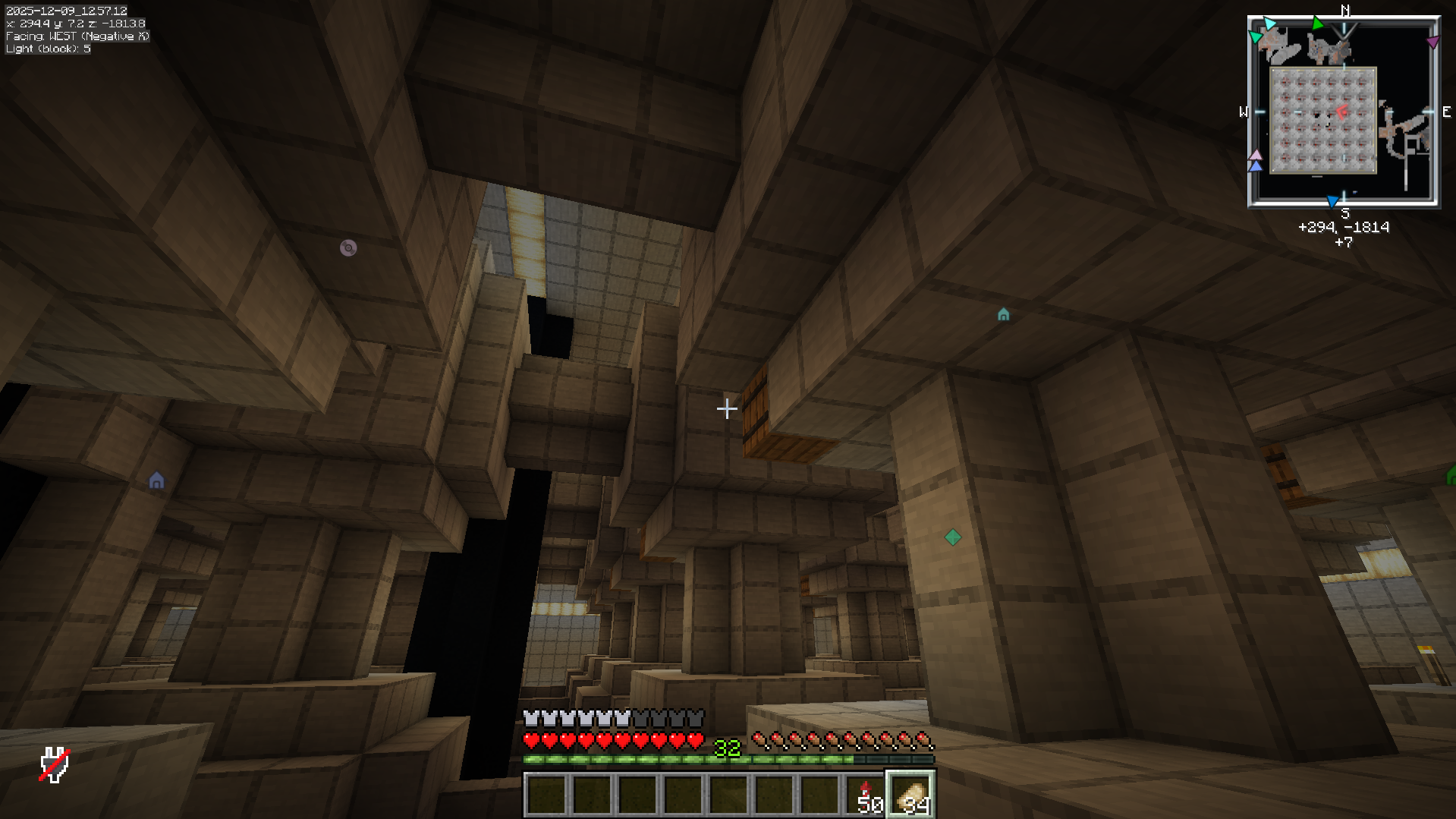
Task: Click the Light block 5 text overlay
Action: pyautogui.click(x=47, y=48)
